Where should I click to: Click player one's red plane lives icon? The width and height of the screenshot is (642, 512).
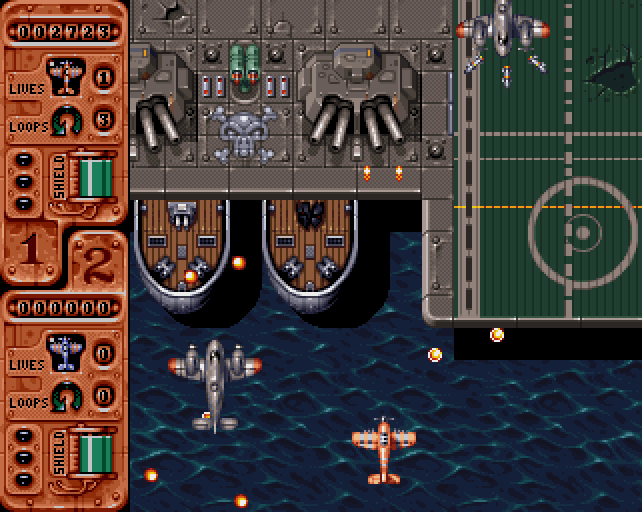(x=65, y=75)
